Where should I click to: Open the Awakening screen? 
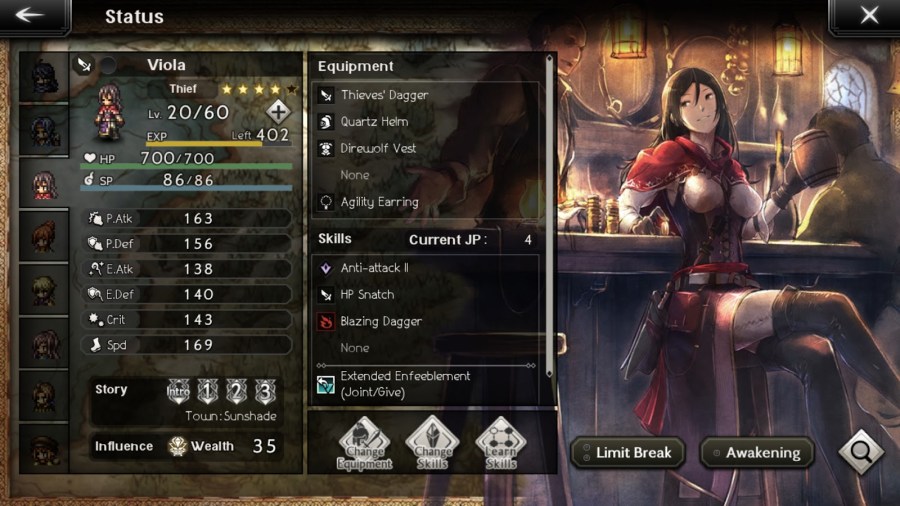click(x=752, y=452)
